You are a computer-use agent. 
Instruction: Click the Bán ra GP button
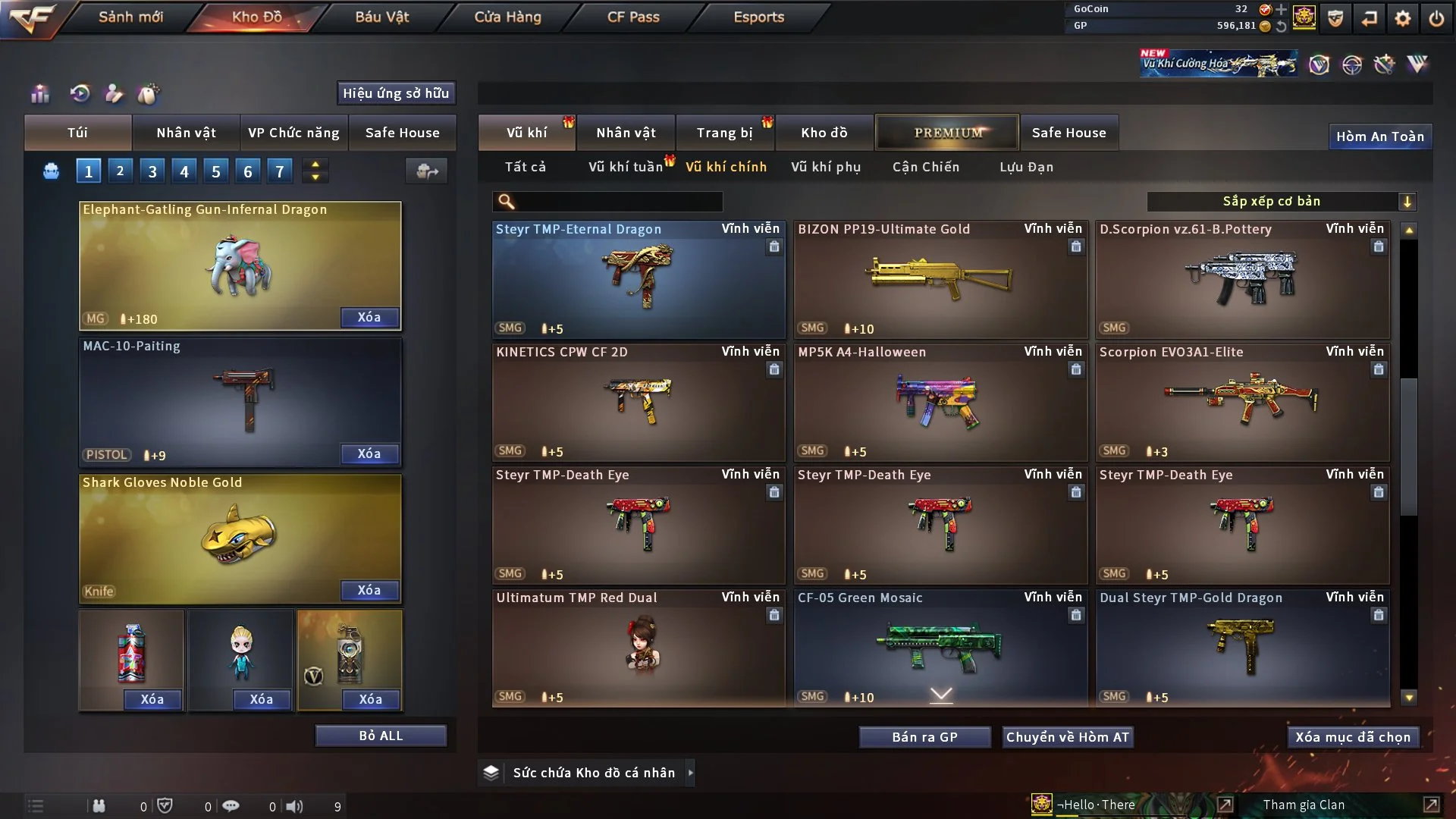[x=924, y=737]
